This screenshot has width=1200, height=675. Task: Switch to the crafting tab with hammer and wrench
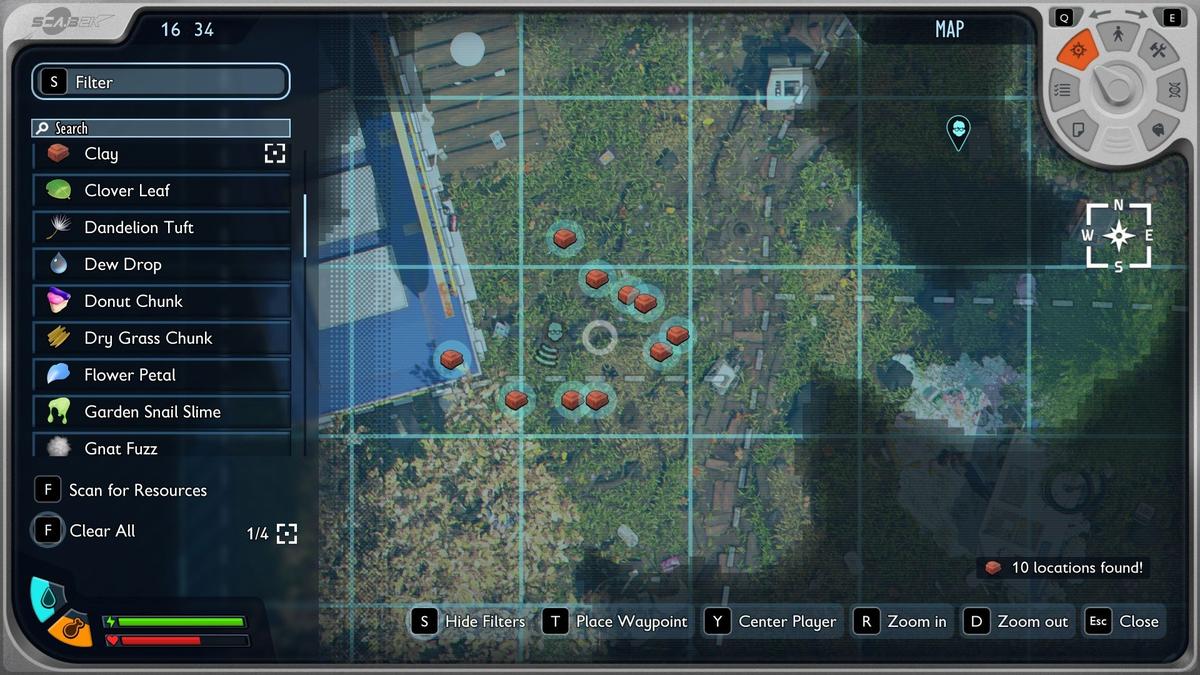point(1158,52)
